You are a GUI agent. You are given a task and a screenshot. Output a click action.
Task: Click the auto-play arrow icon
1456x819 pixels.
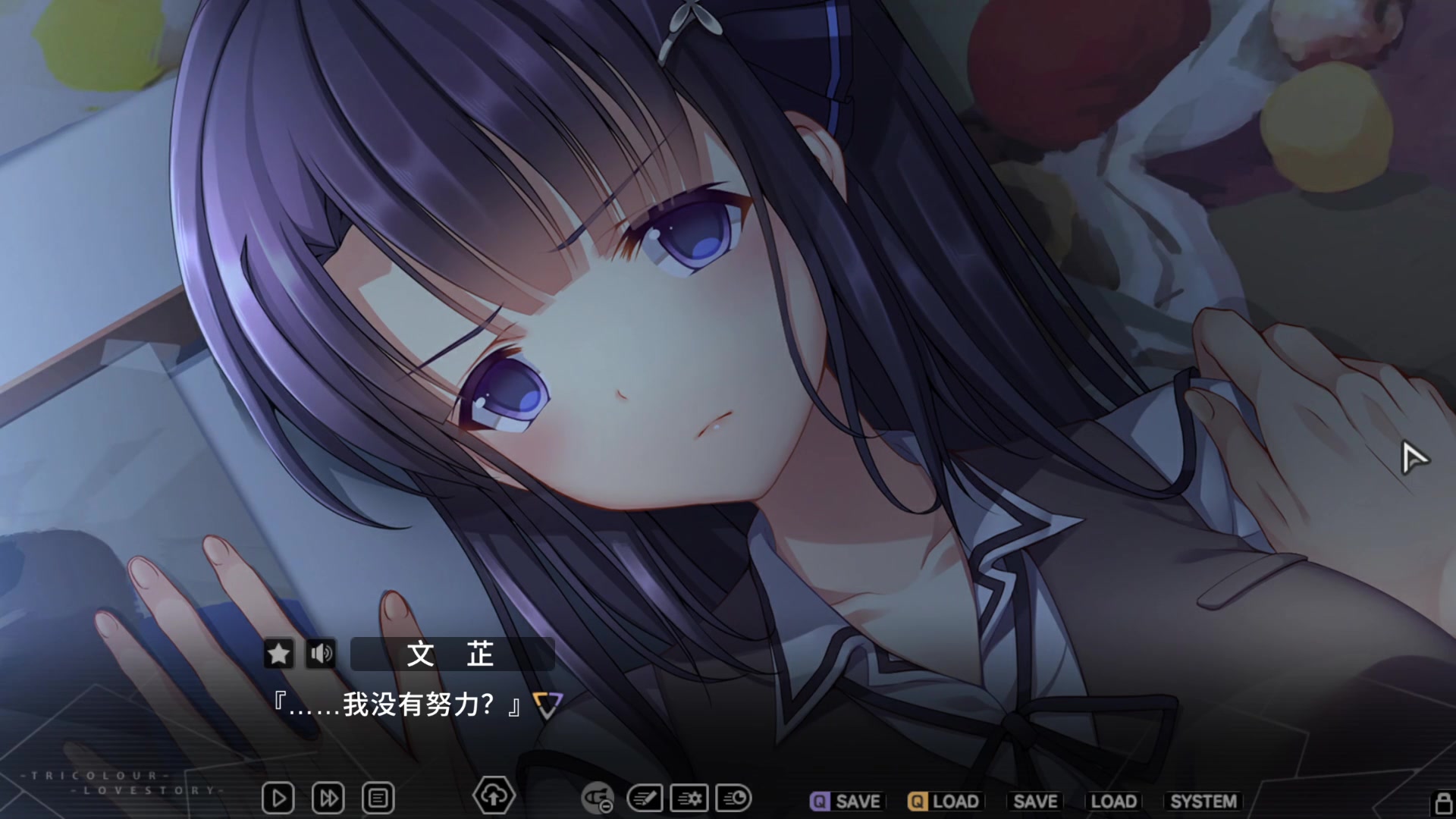(x=278, y=798)
